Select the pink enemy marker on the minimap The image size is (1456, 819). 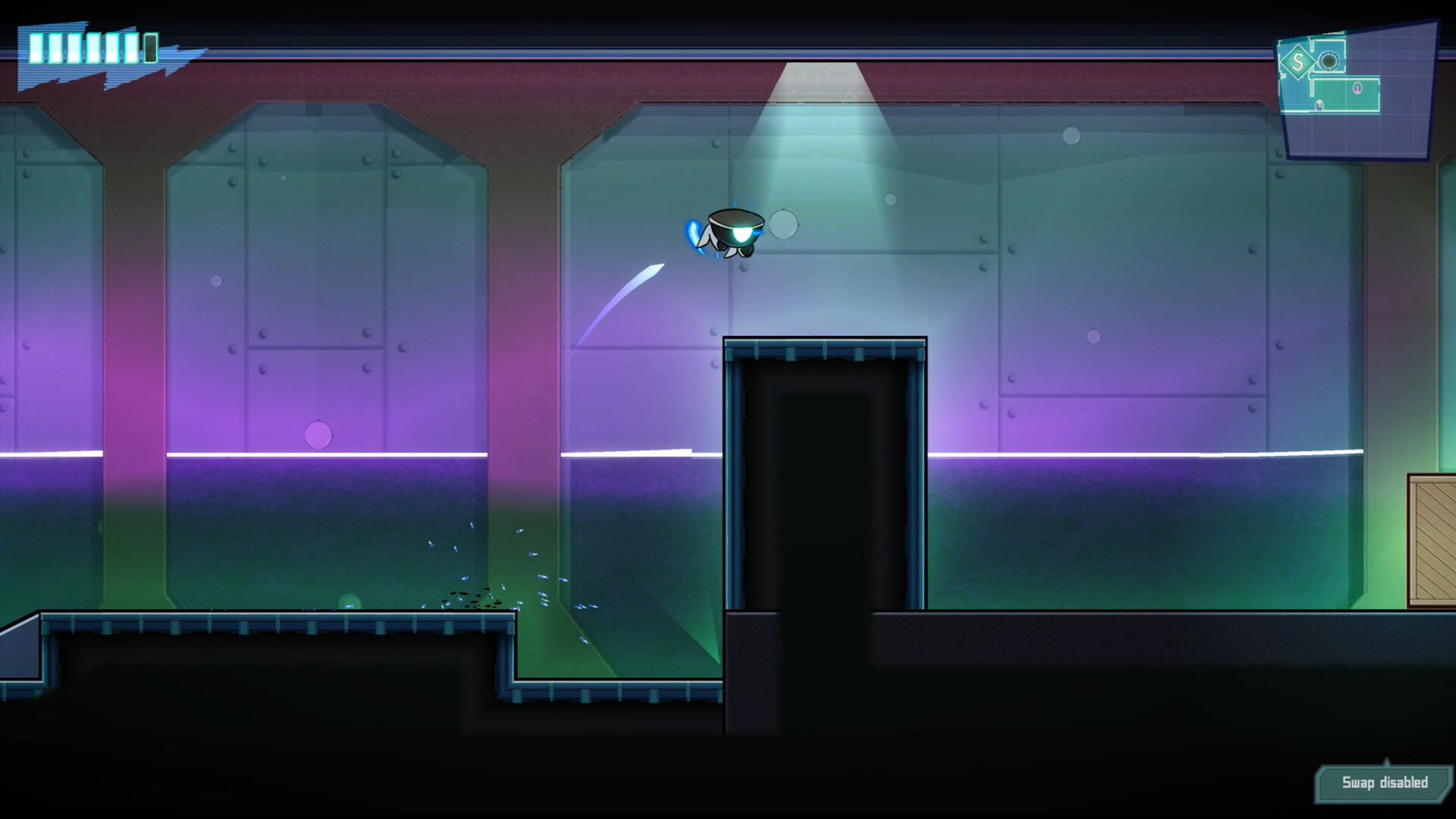pos(1357,88)
